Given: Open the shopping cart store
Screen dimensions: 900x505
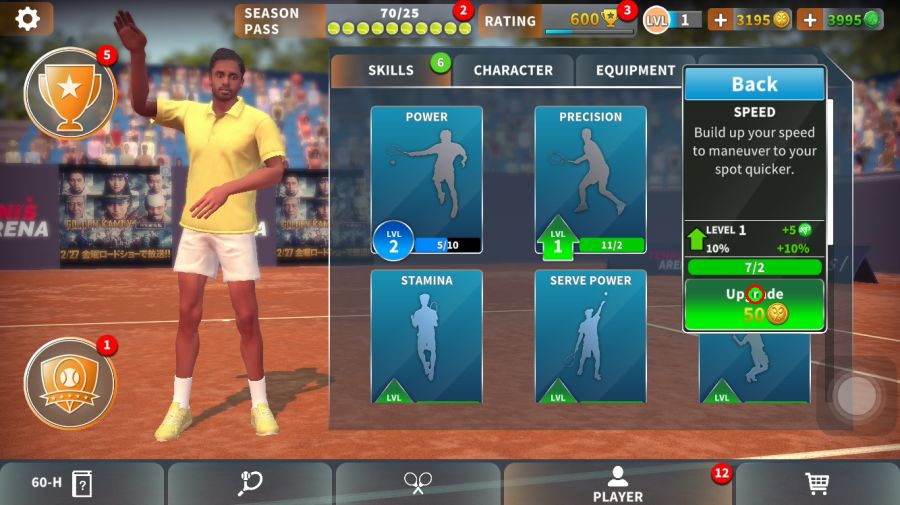Looking at the screenshot, I should [817, 484].
